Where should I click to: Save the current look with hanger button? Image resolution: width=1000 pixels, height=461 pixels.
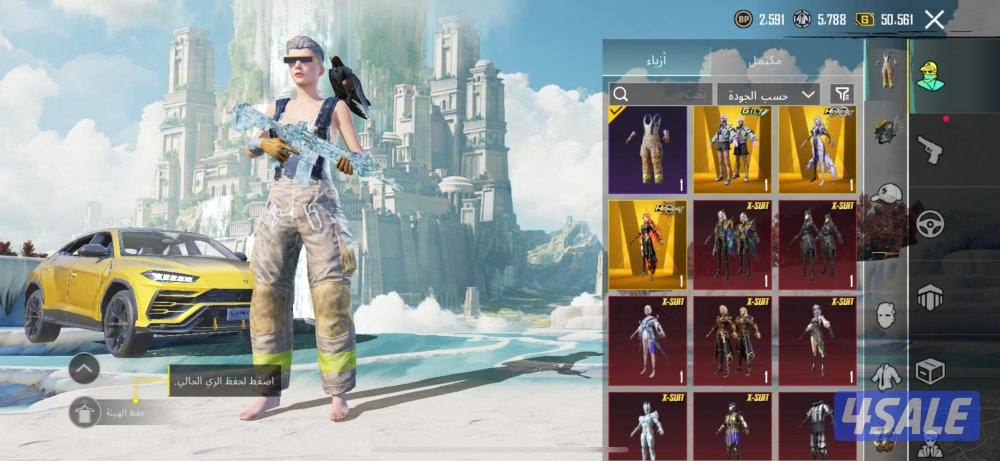coord(85,412)
